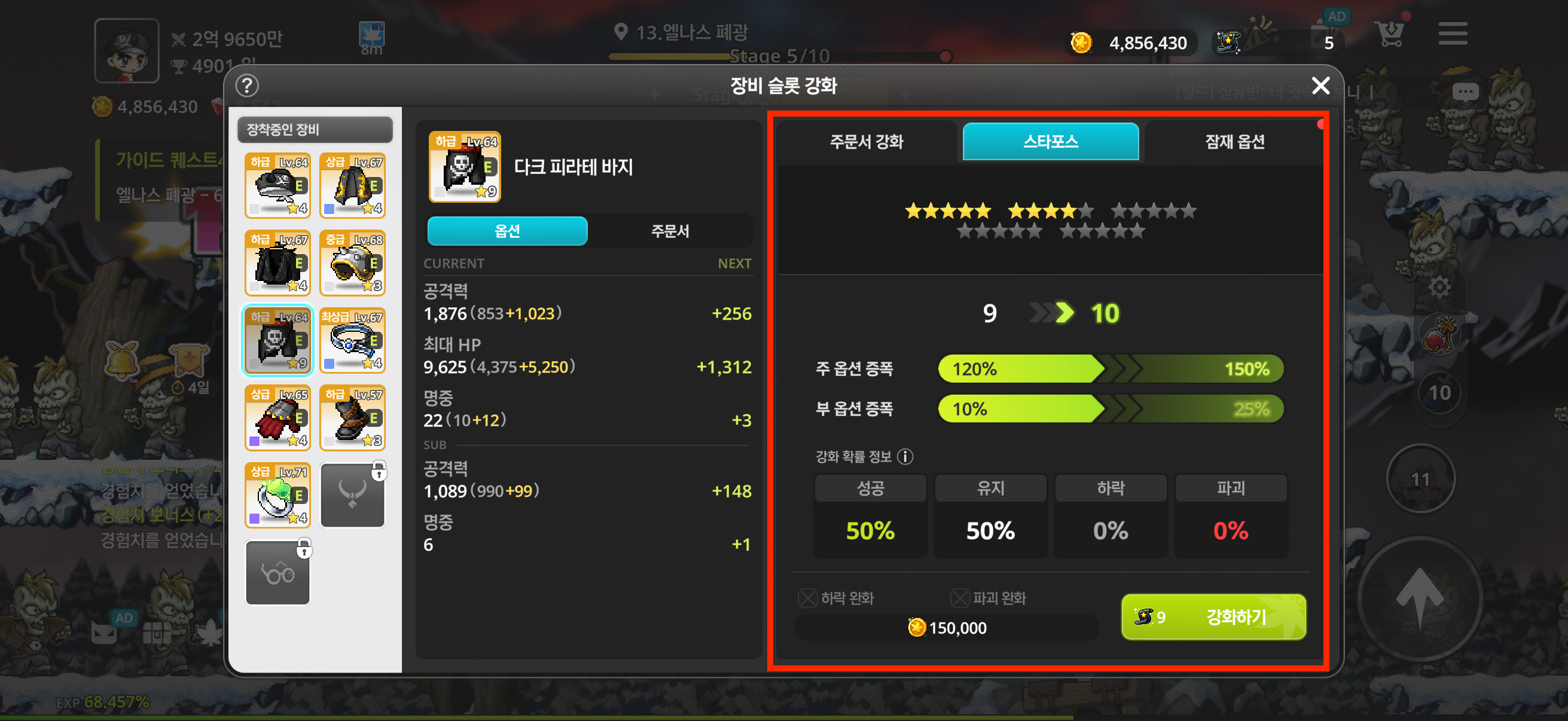1568x721 pixels.
Task: Open the hamburger menu at top right
Action: [1453, 35]
